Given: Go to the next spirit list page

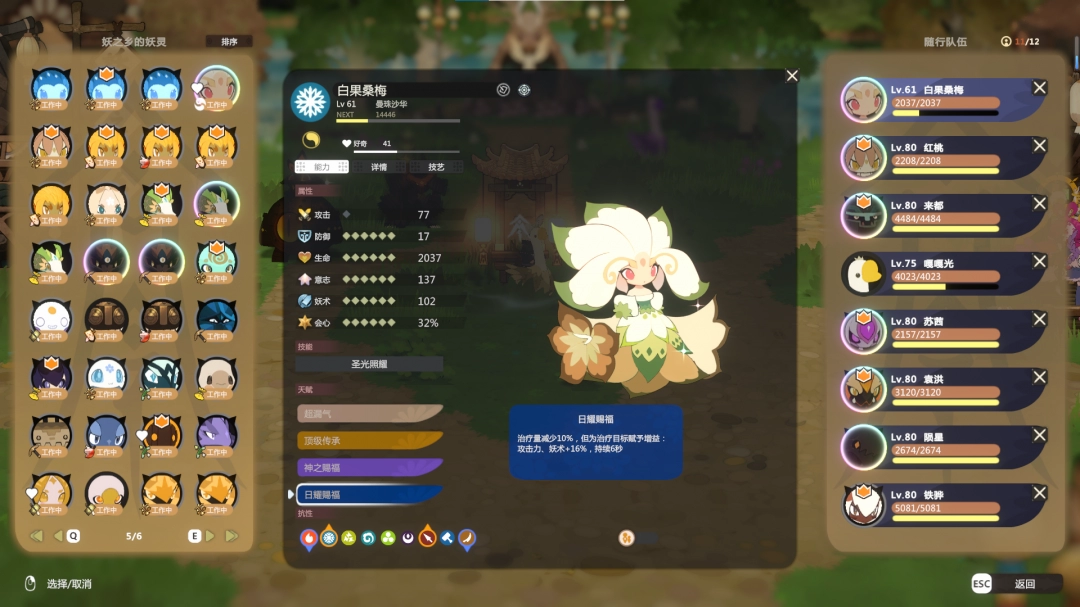Looking at the screenshot, I should [x=210, y=536].
